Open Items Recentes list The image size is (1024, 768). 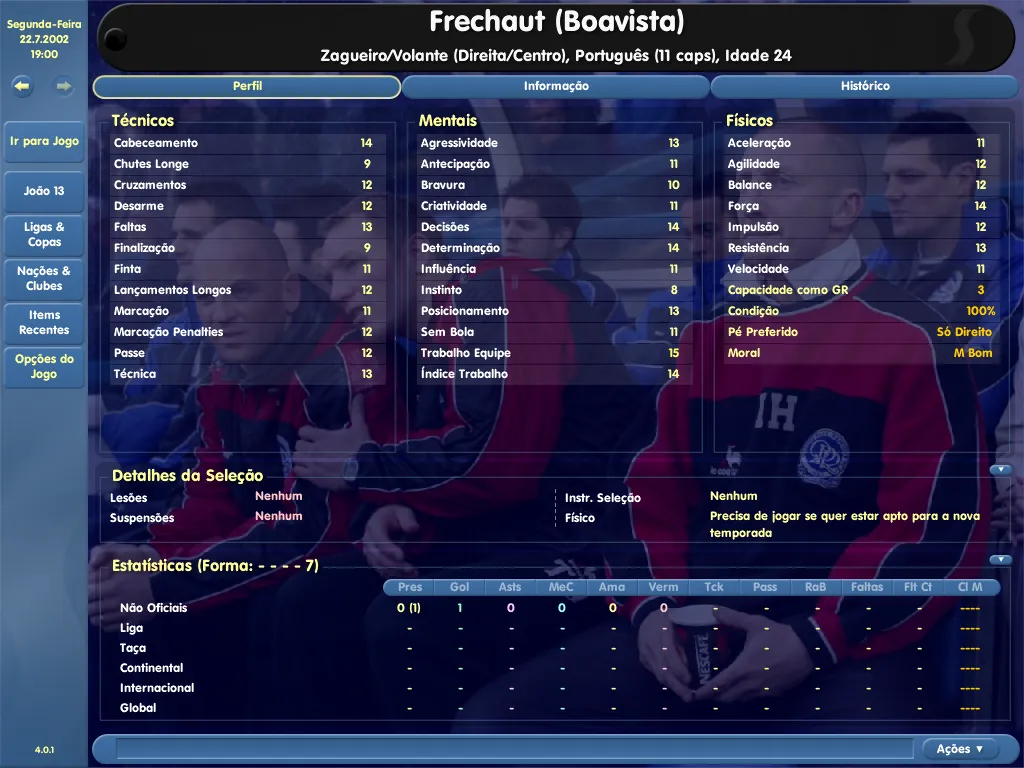tap(44, 322)
